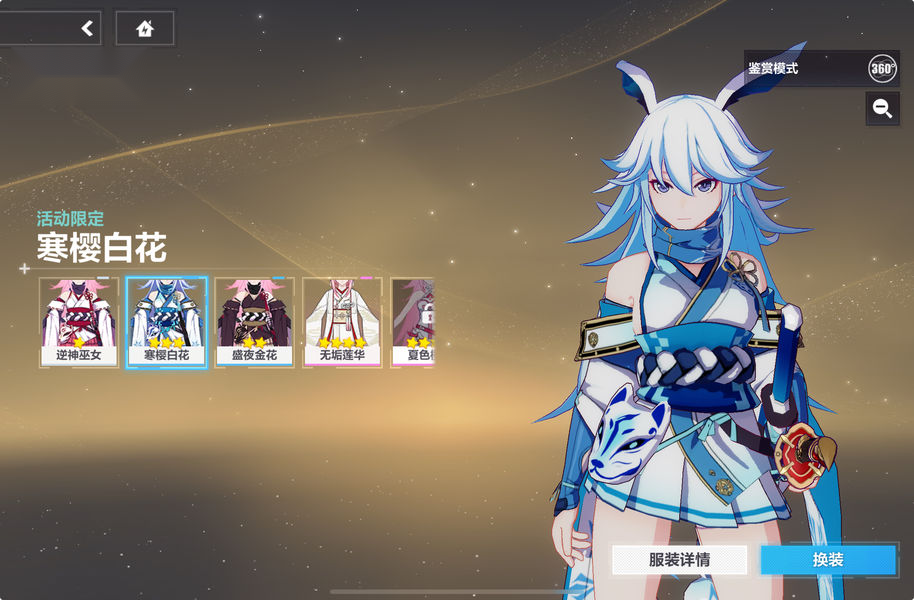
Task: Go back with the arrow button
Action: click(x=87, y=29)
